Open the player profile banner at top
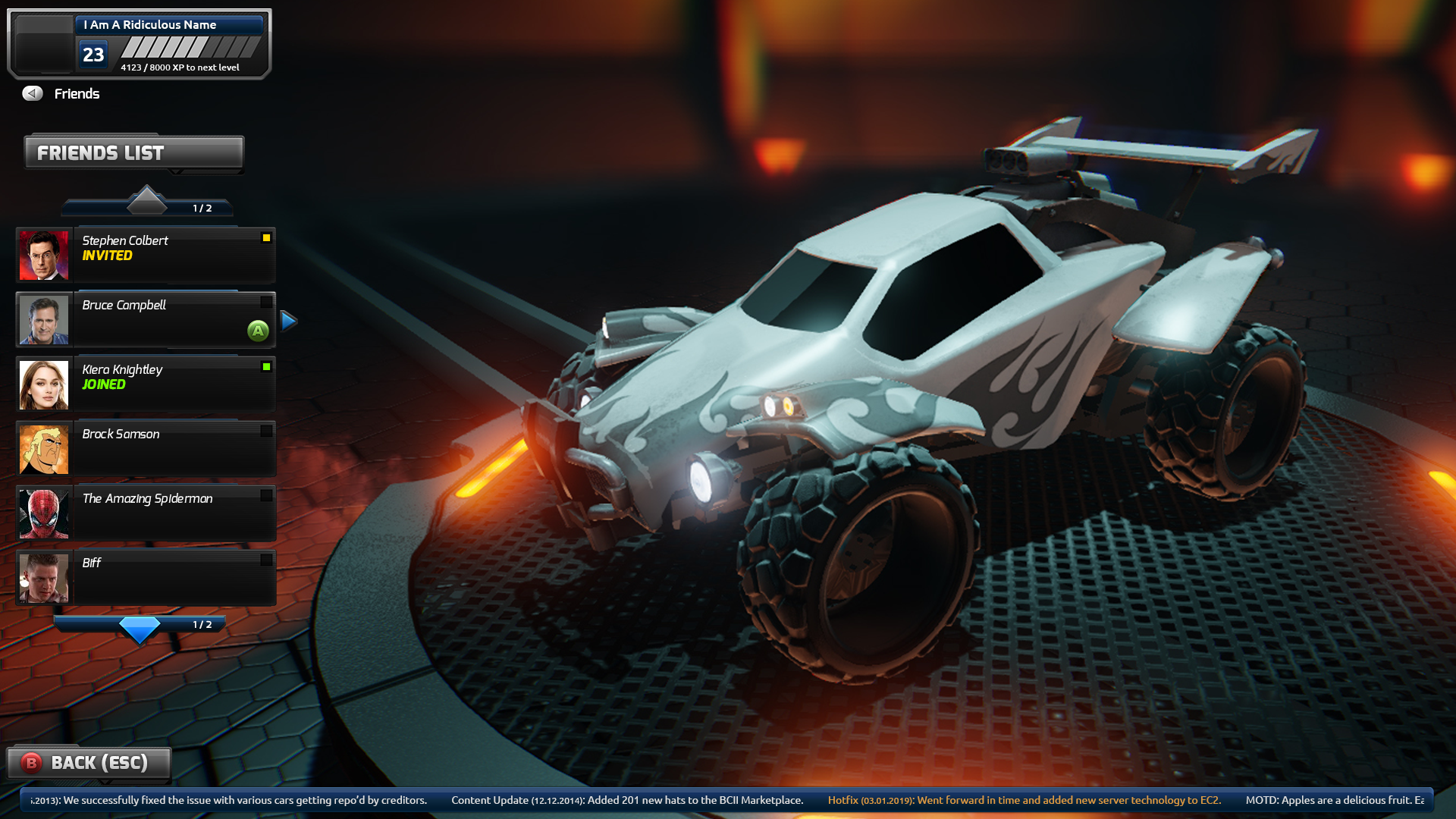The height and width of the screenshot is (819, 1456). [140, 44]
